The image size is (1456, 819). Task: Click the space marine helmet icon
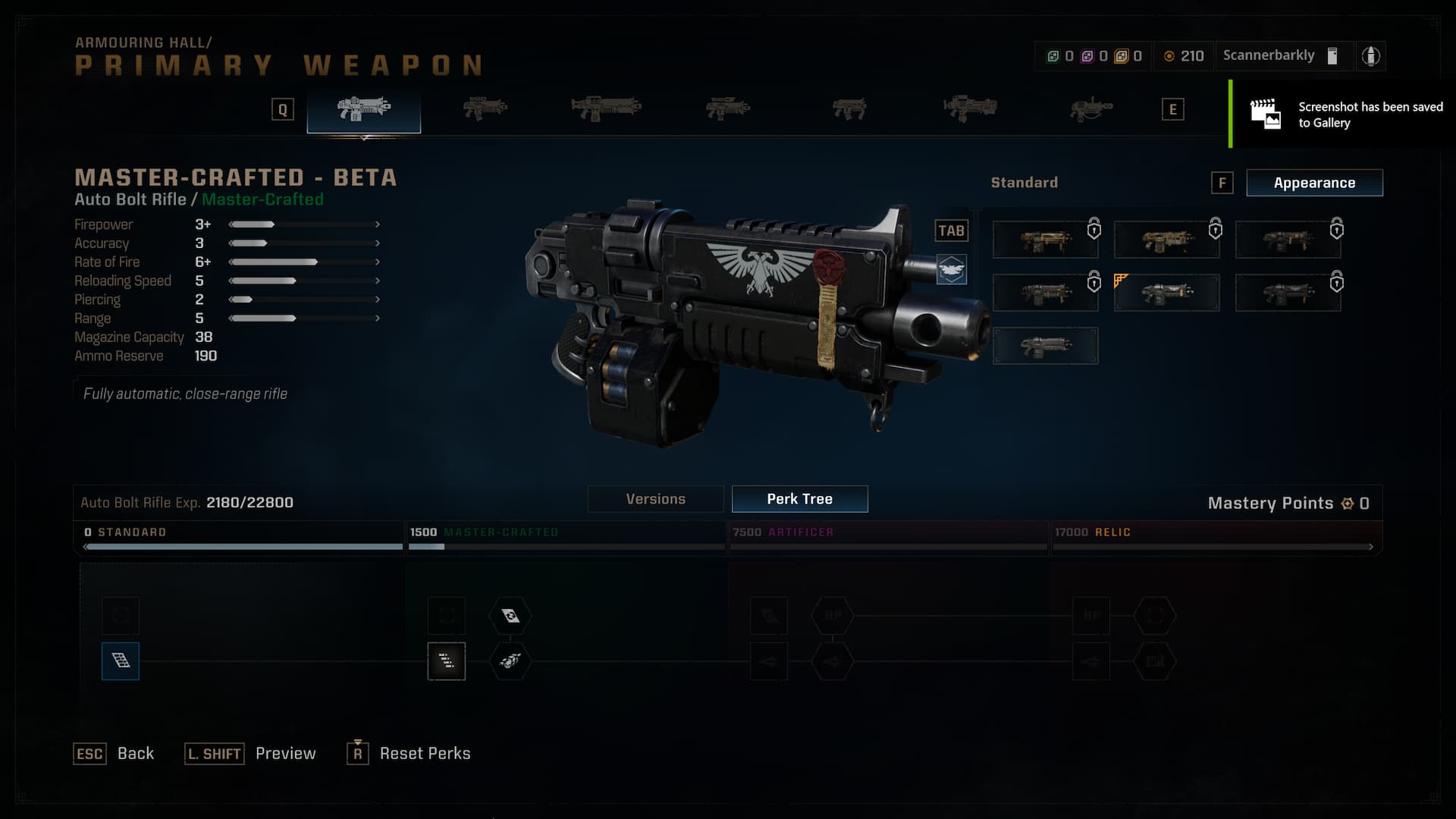tap(1370, 56)
